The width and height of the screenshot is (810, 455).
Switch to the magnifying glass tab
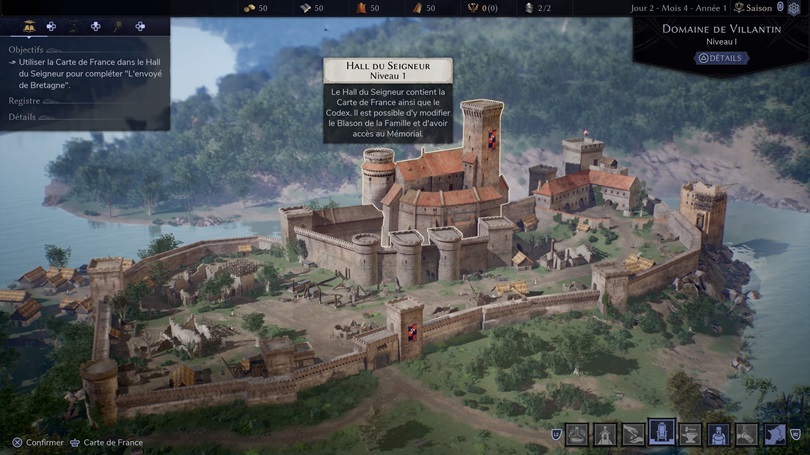118,26
